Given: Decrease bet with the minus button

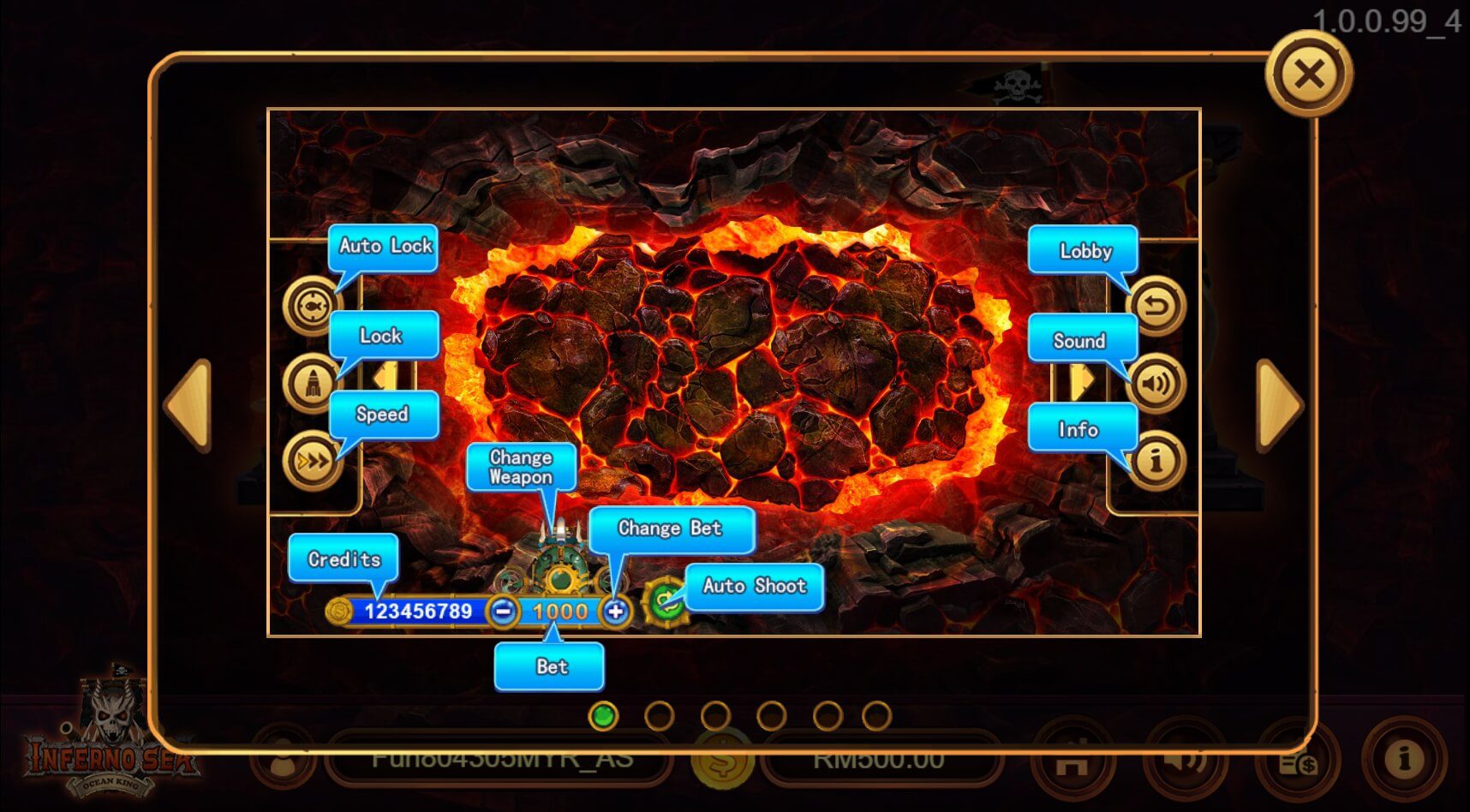Looking at the screenshot, I should 505,612.
